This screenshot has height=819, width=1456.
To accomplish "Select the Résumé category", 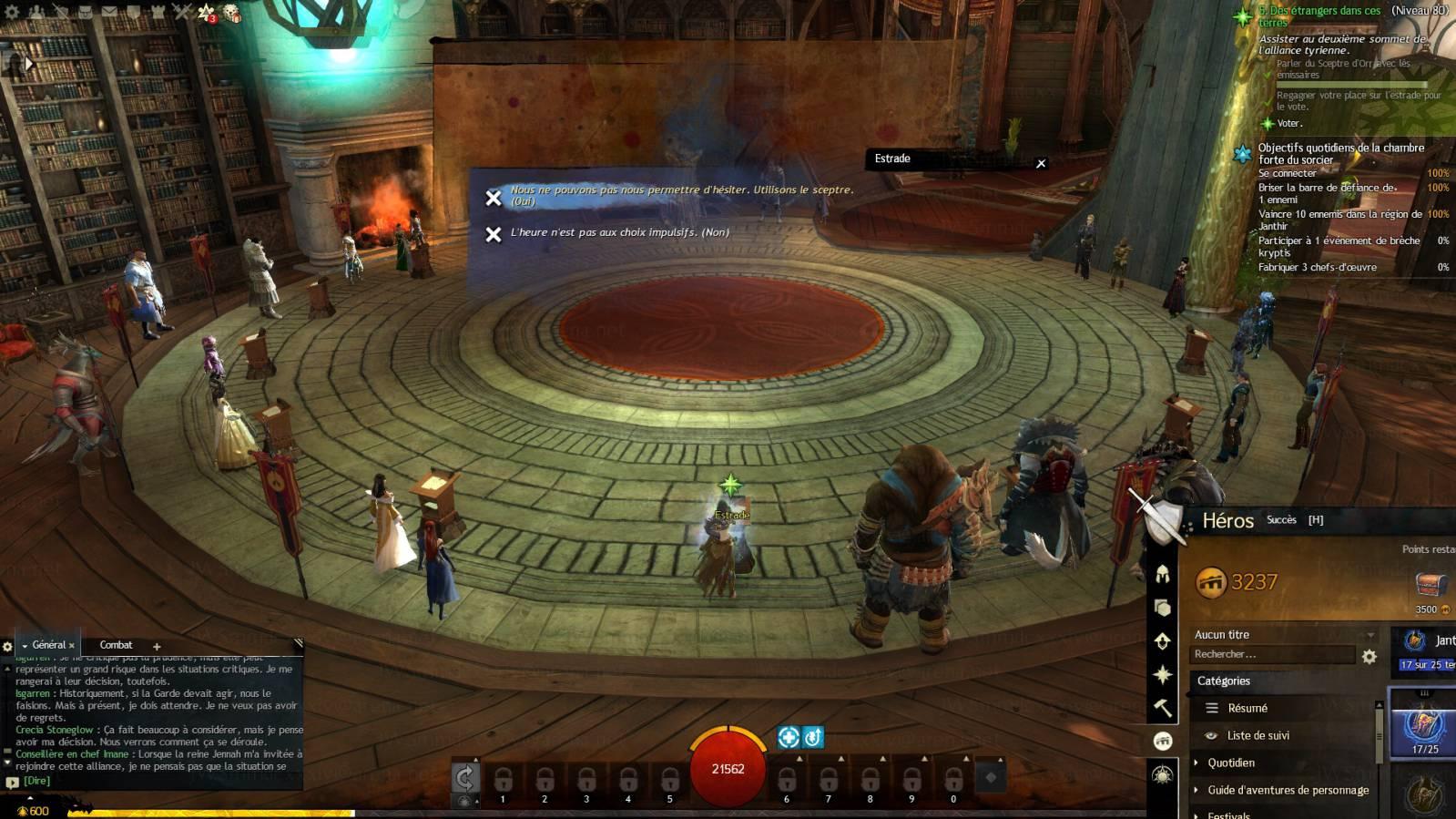I will click(x=1247, y=708).
